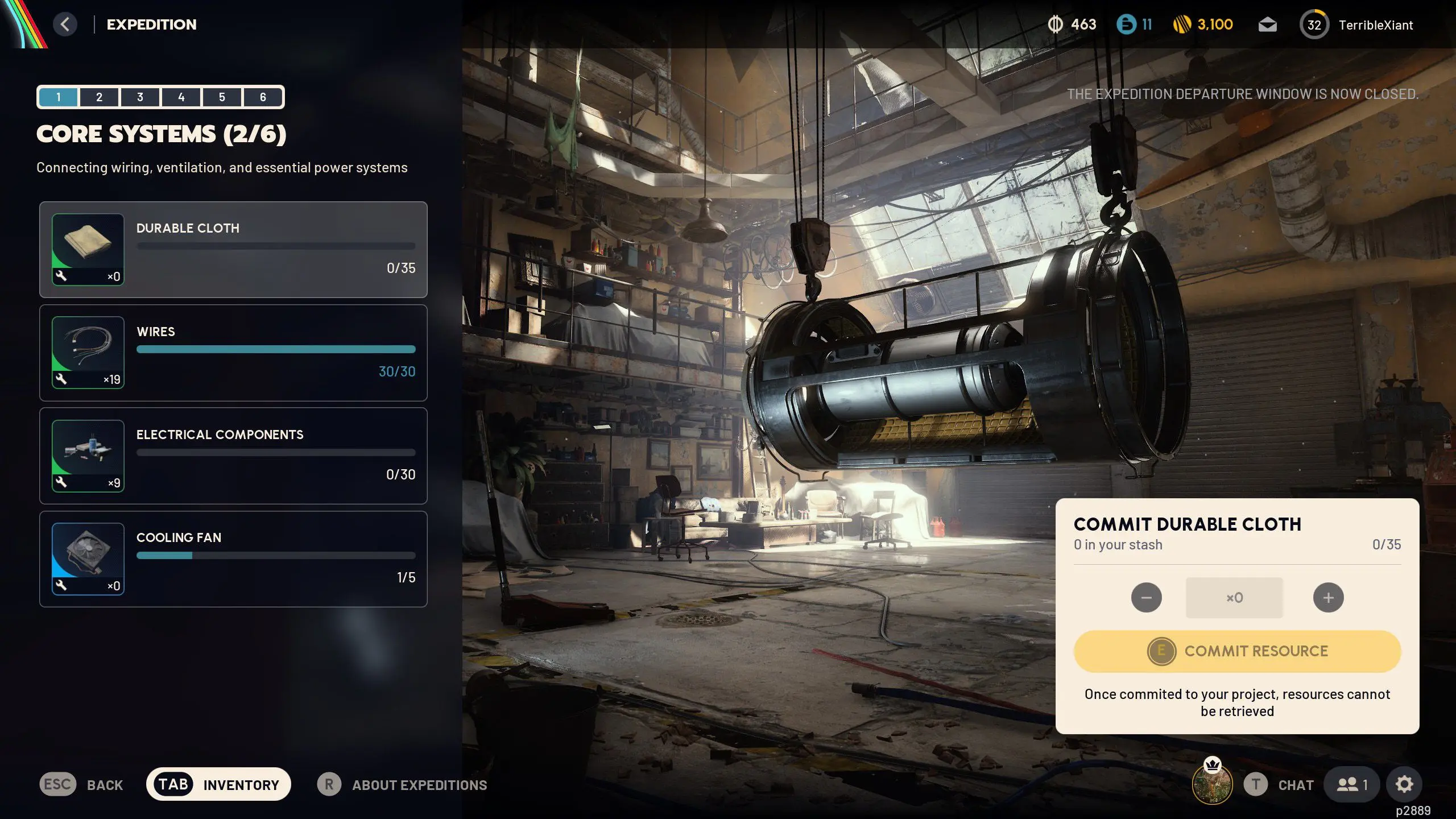Image resolution: width=1456 pixels, height=819 pixels.
Task: Go back with the ESC button
Action: (x=57, y=784)
